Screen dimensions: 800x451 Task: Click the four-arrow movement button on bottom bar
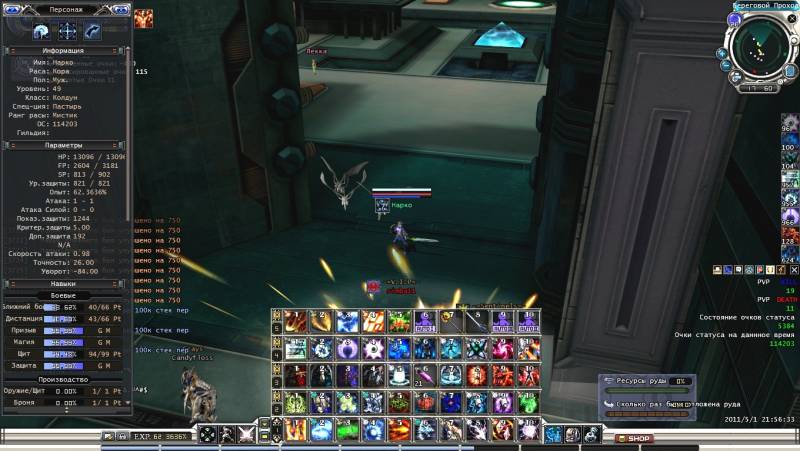click(x=208, y=434)
